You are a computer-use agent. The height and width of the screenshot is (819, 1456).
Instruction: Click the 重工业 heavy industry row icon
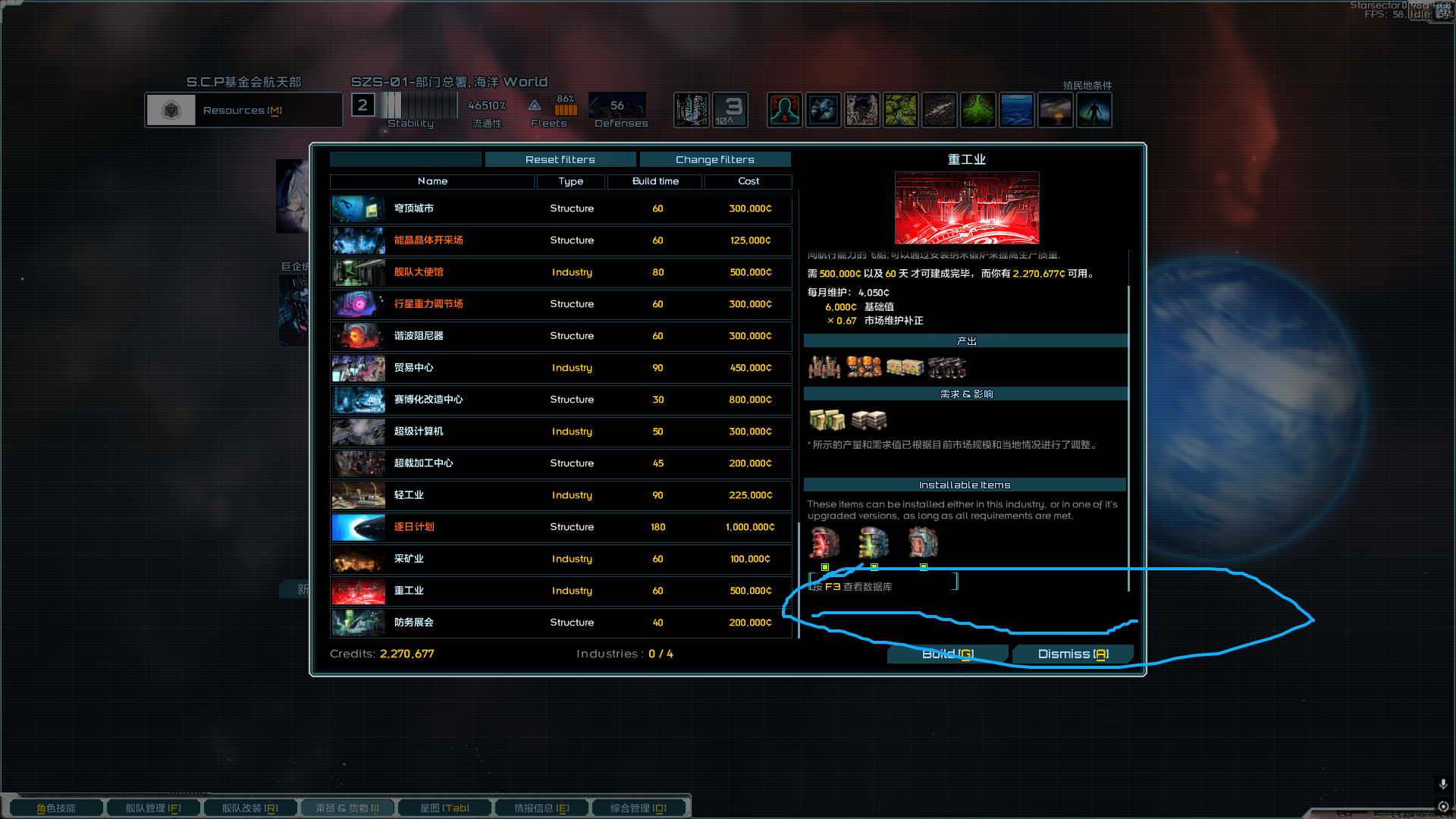pyautogui.click(x=356, y=591)
